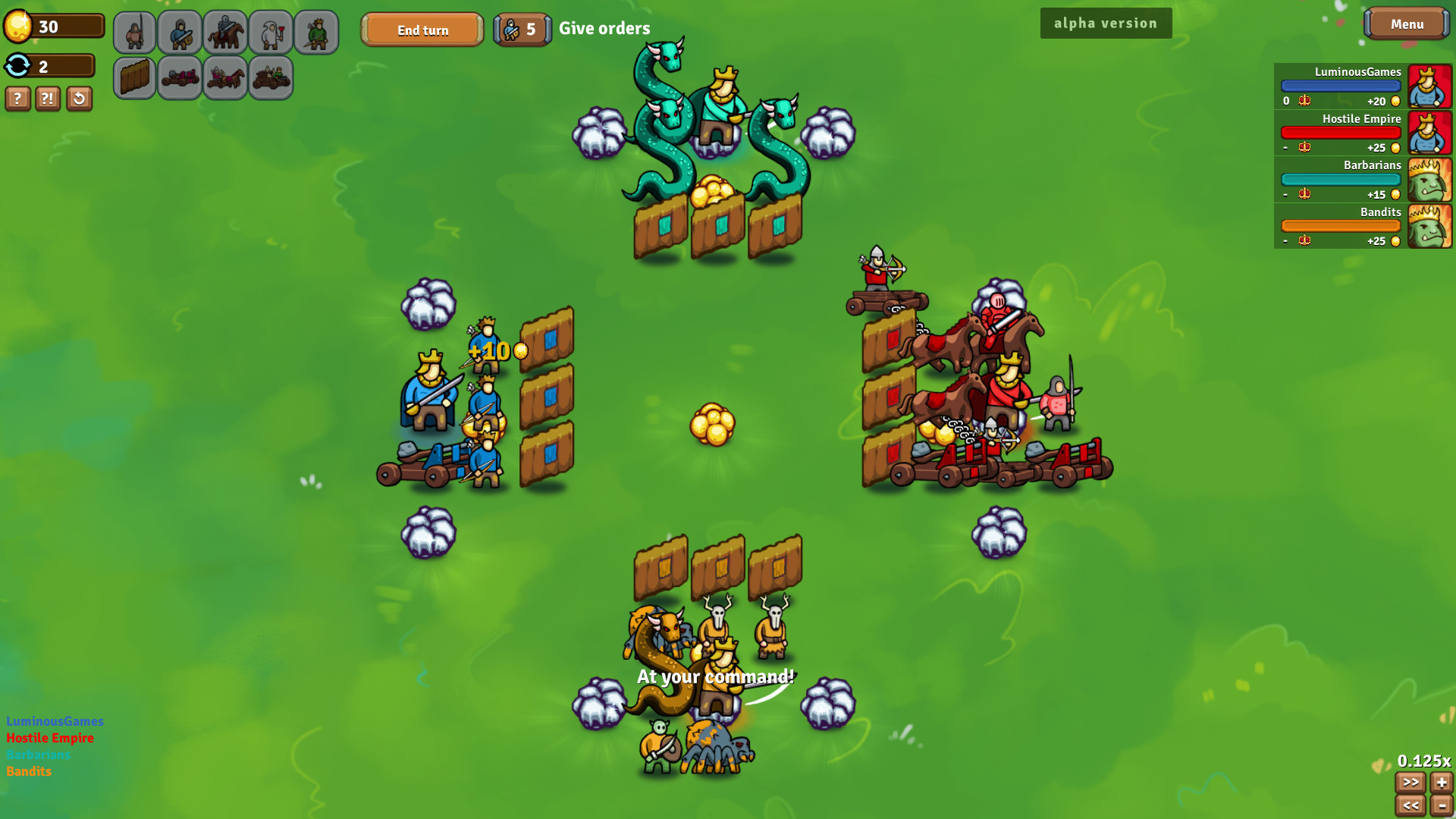
Task: Open the Menu in top right
Action: pyautogui.click(x=1406, y=23)
